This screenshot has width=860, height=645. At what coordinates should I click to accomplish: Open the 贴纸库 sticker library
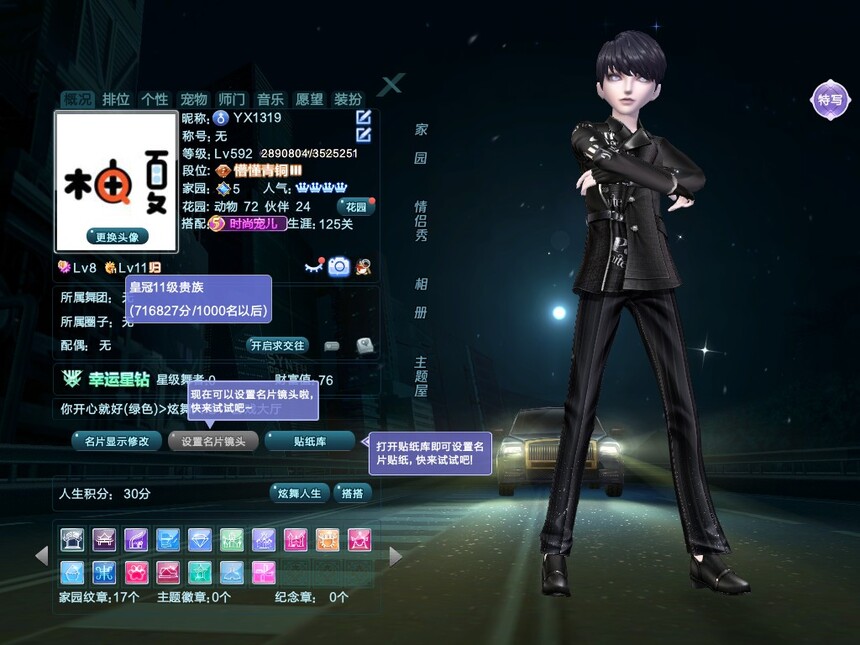point(310,441)
